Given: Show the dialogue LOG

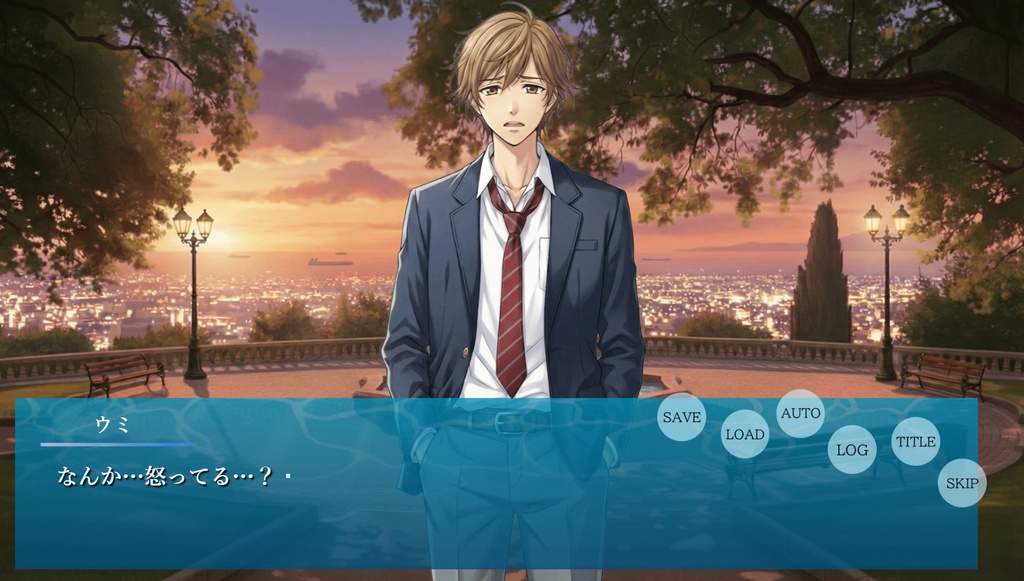Looking at the screenshot, I should [x=852, y=450].
